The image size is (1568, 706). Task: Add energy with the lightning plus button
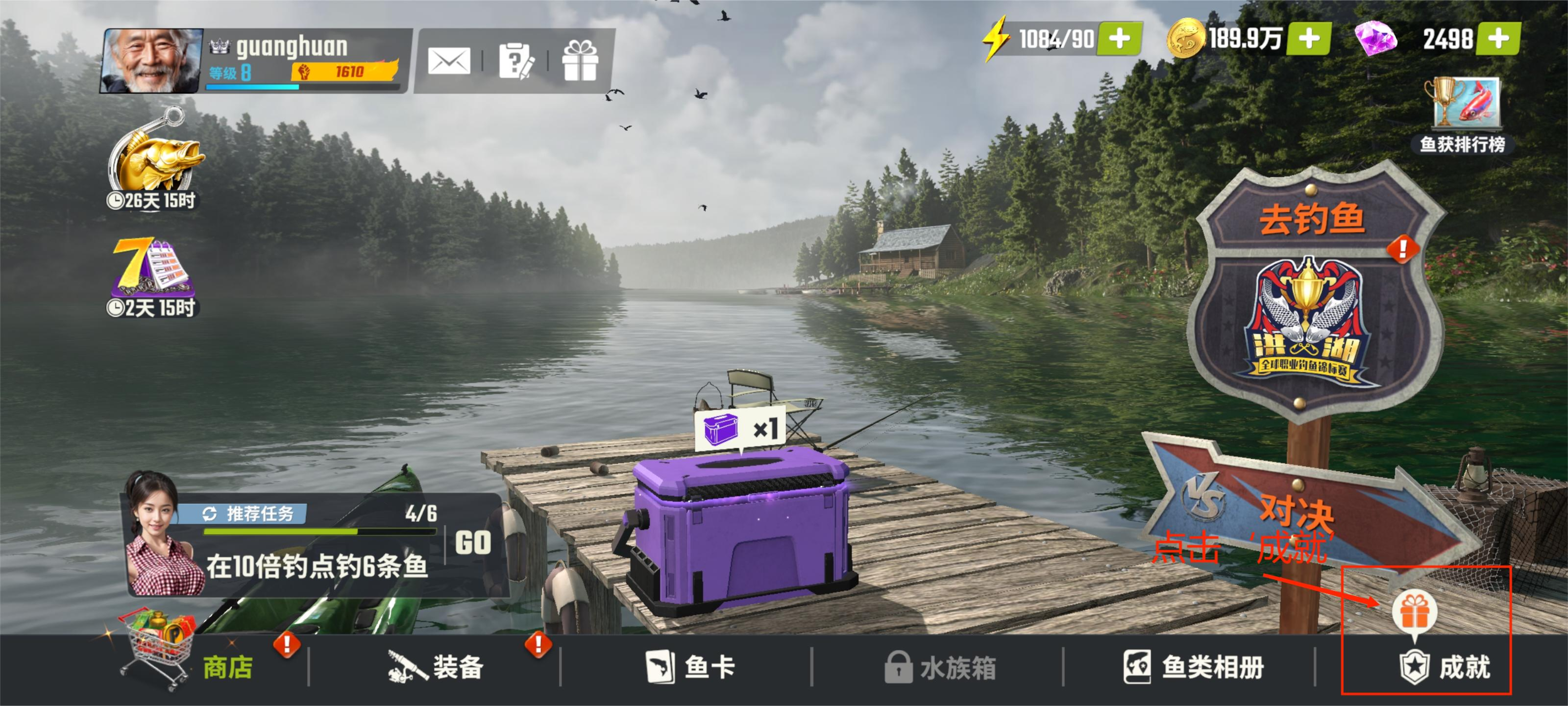[x=1119, y=39]
